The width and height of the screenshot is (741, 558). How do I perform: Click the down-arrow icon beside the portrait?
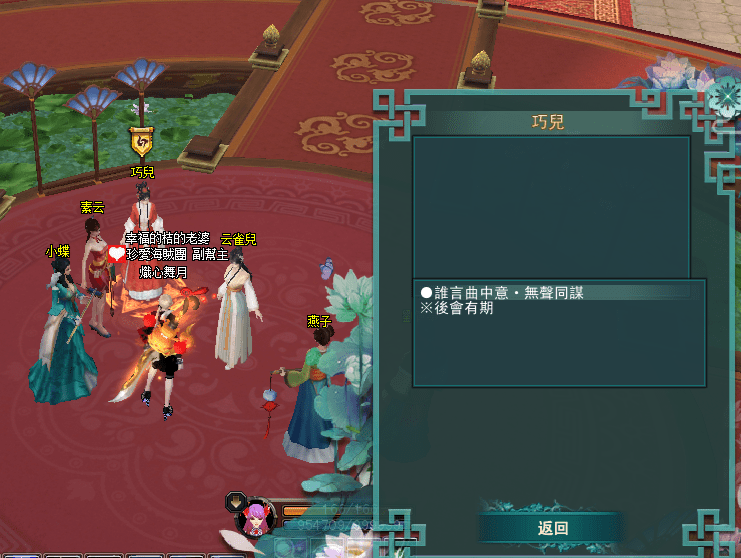235,500
